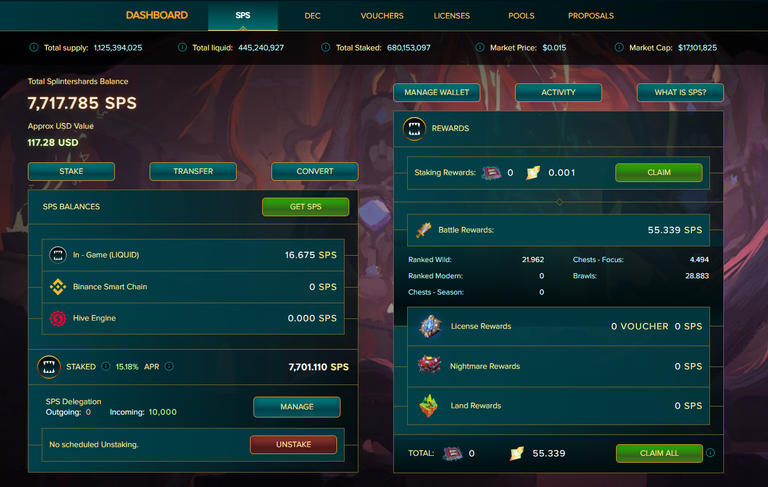
Task: Select the Binance Smart Chain balance row
Action: (x=193, y=287)
